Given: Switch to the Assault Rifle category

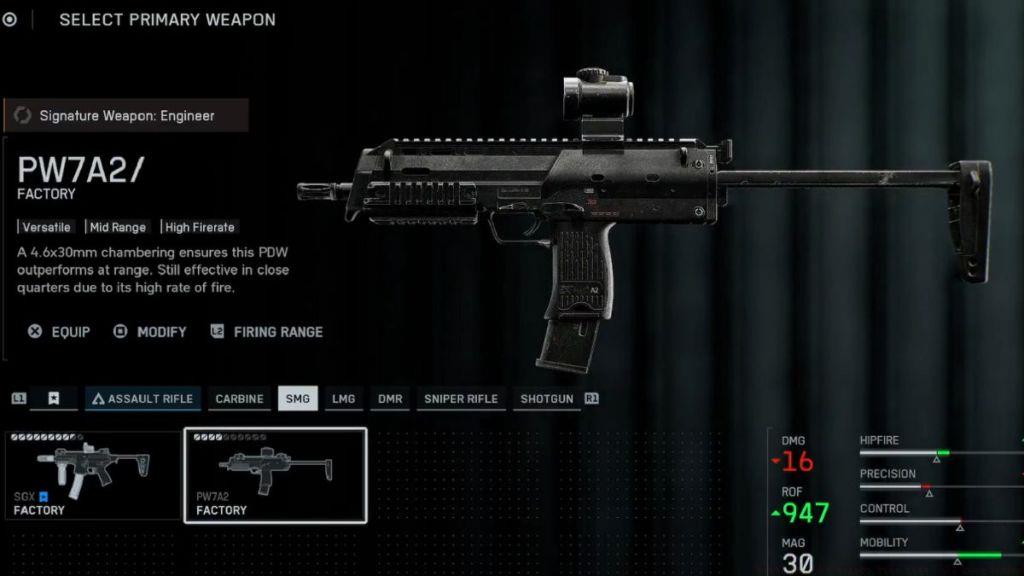Looking at the screenshot, I should click(143, 399).
